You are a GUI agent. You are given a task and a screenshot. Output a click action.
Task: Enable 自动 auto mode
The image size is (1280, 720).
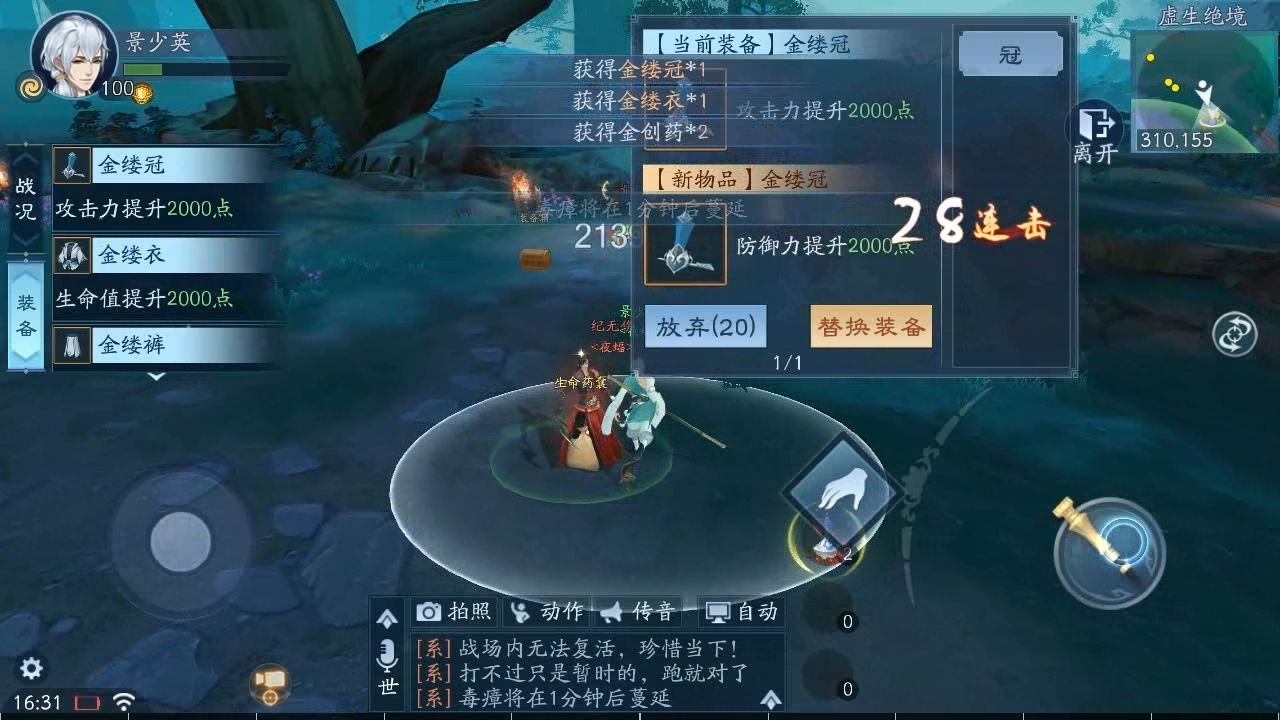click(755, 610)
